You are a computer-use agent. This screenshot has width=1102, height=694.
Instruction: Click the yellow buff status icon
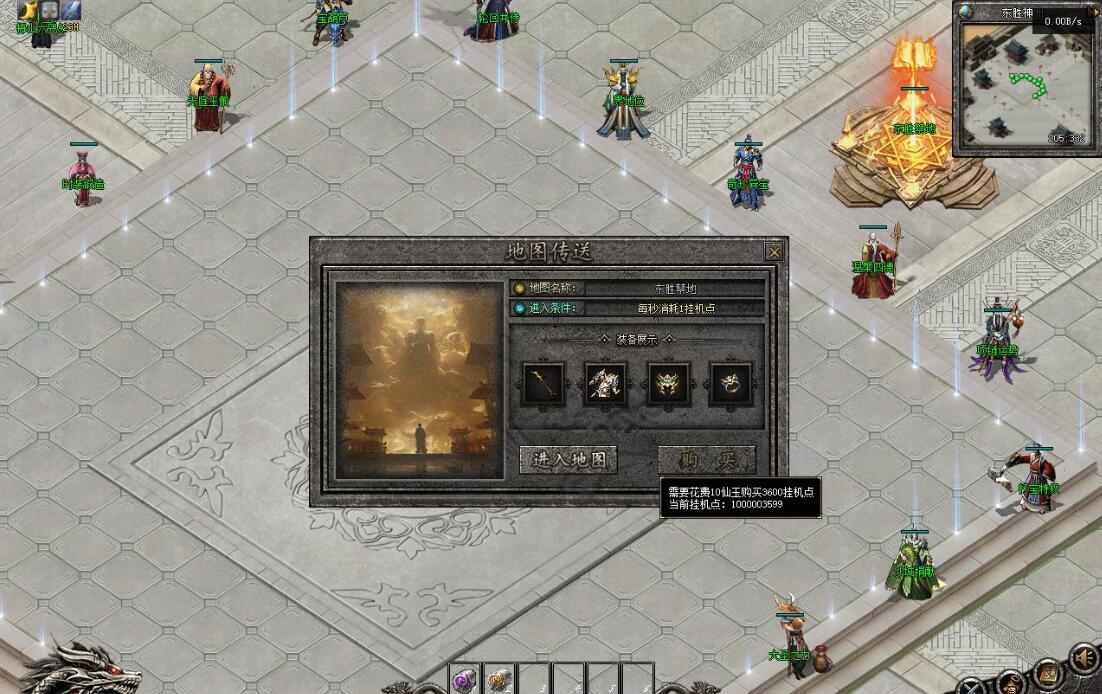coord(27,10)
